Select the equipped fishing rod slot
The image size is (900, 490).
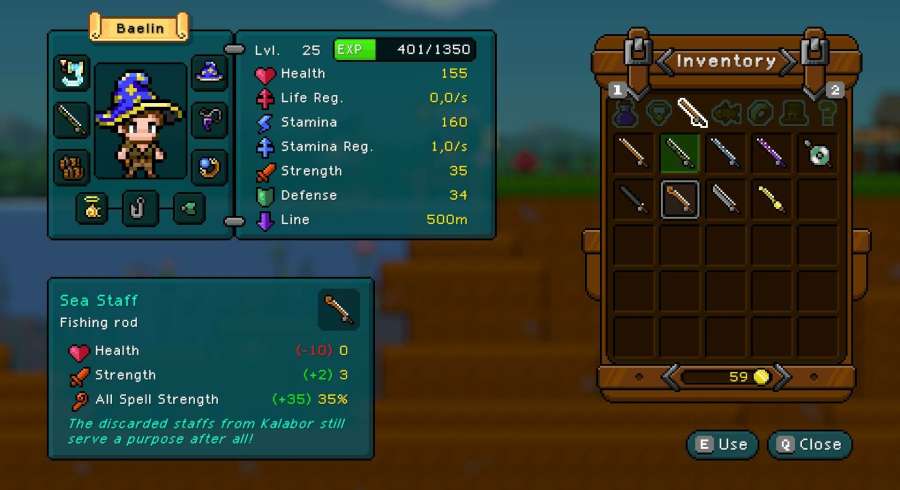72,119
